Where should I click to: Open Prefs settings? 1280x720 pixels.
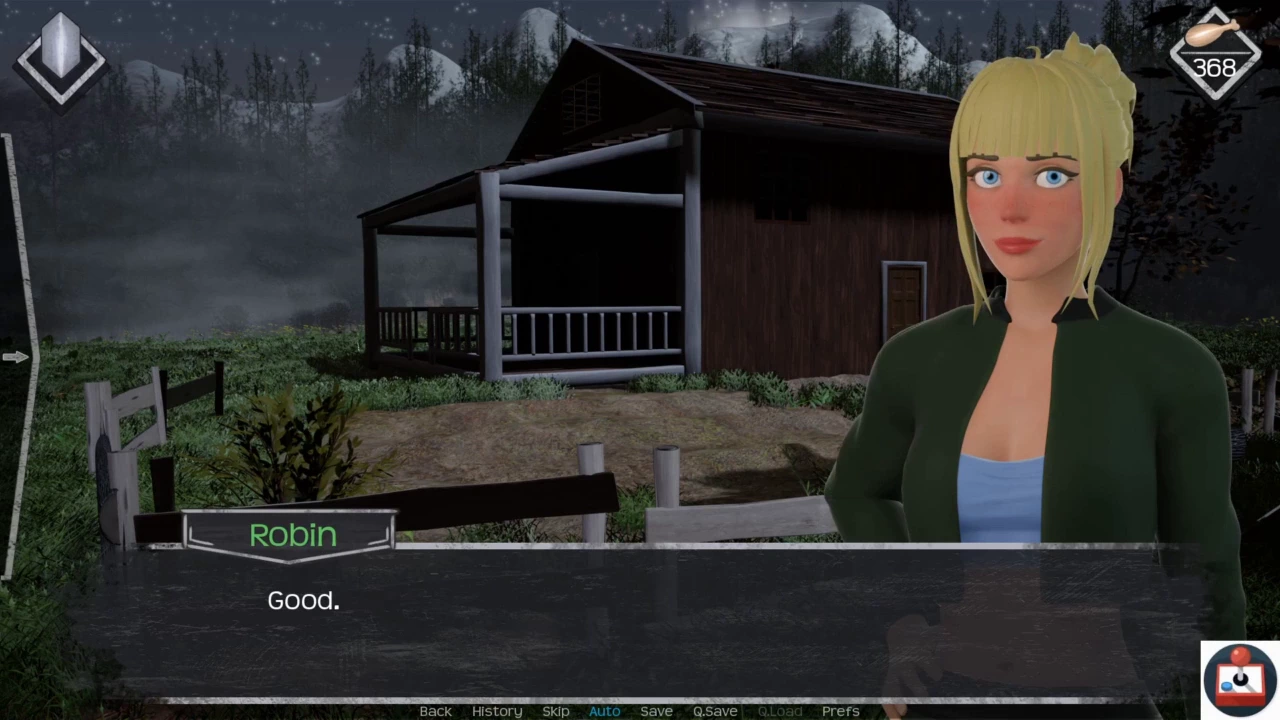(x=840, y=711)
